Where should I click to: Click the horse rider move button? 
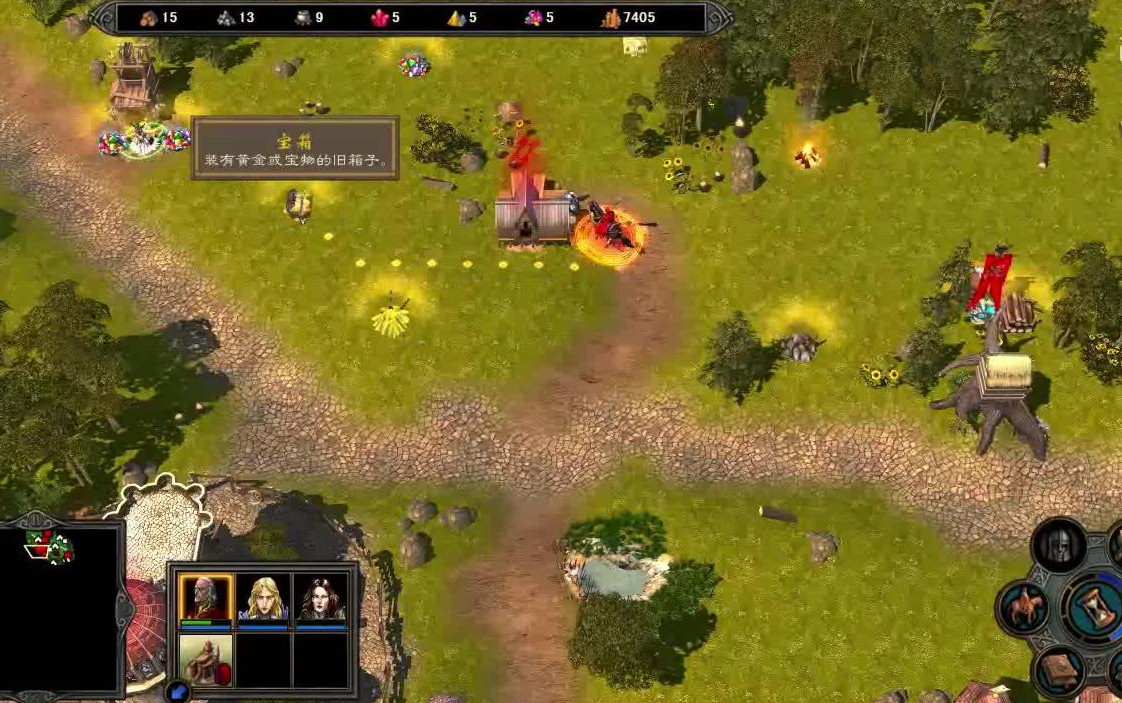click(1024, 607)
